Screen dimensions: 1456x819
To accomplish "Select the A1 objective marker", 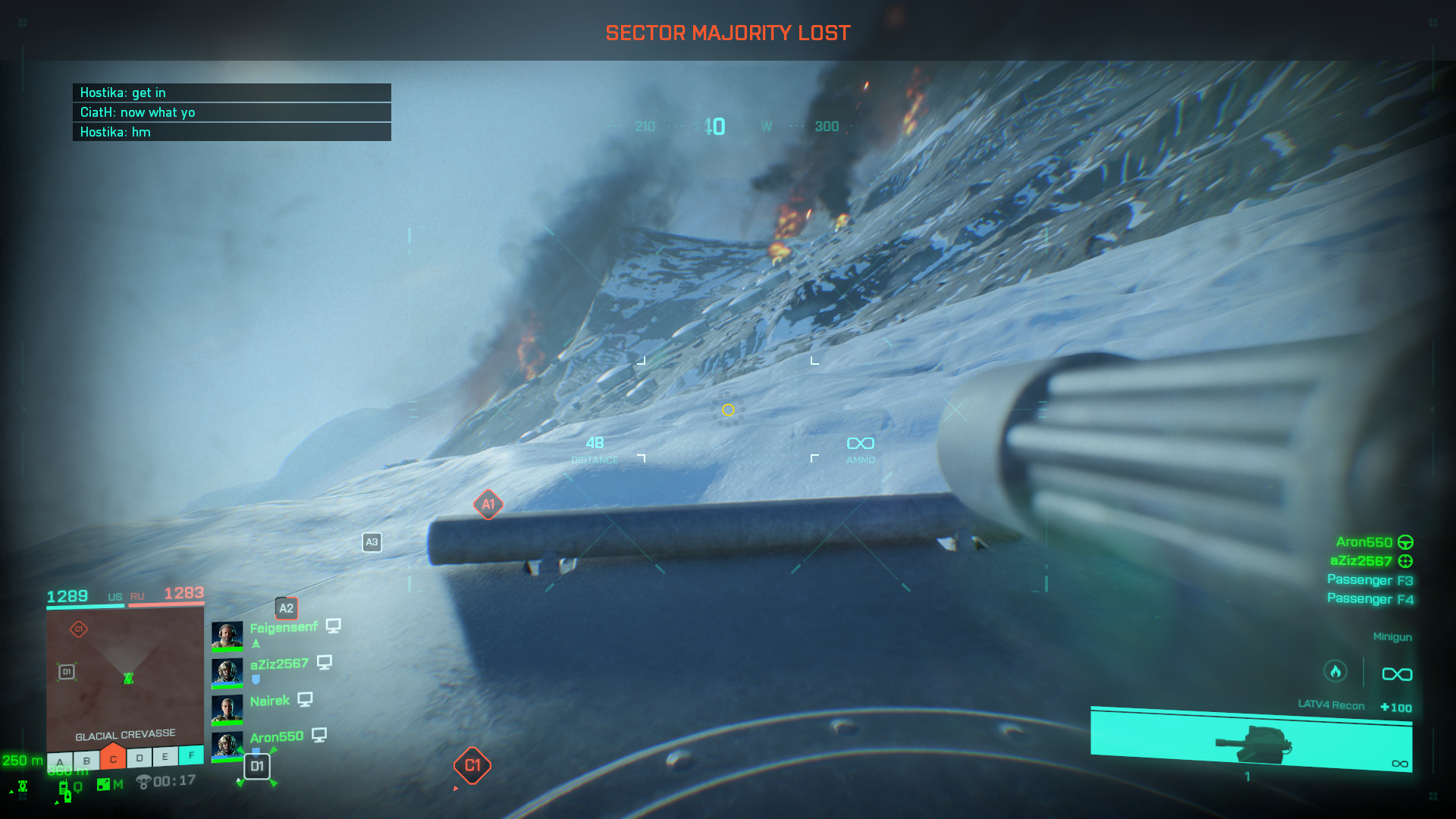I will (488, 504).
